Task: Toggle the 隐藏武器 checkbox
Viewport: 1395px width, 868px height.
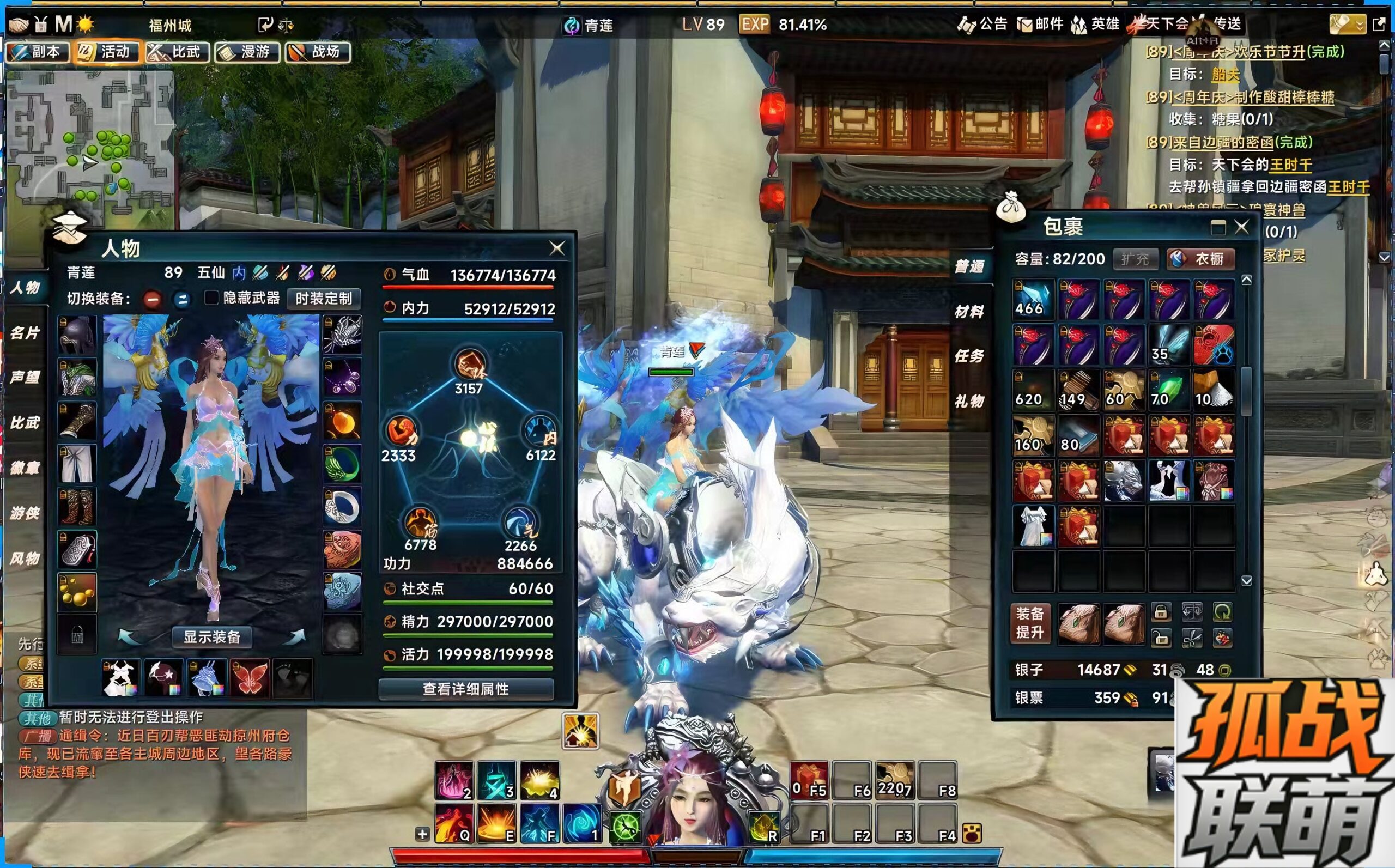Action: coord(212,298)
